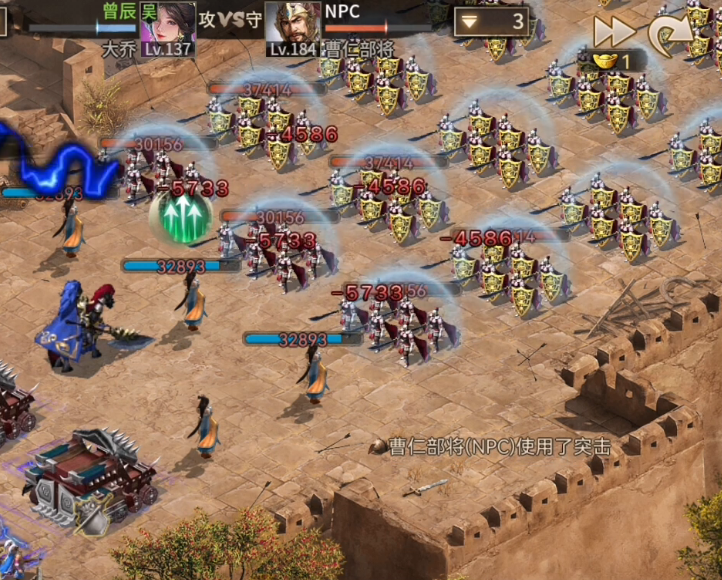Select the attacker portrait of 大乔
This screenshot has height=580, width=722.
tap(167, 23)
